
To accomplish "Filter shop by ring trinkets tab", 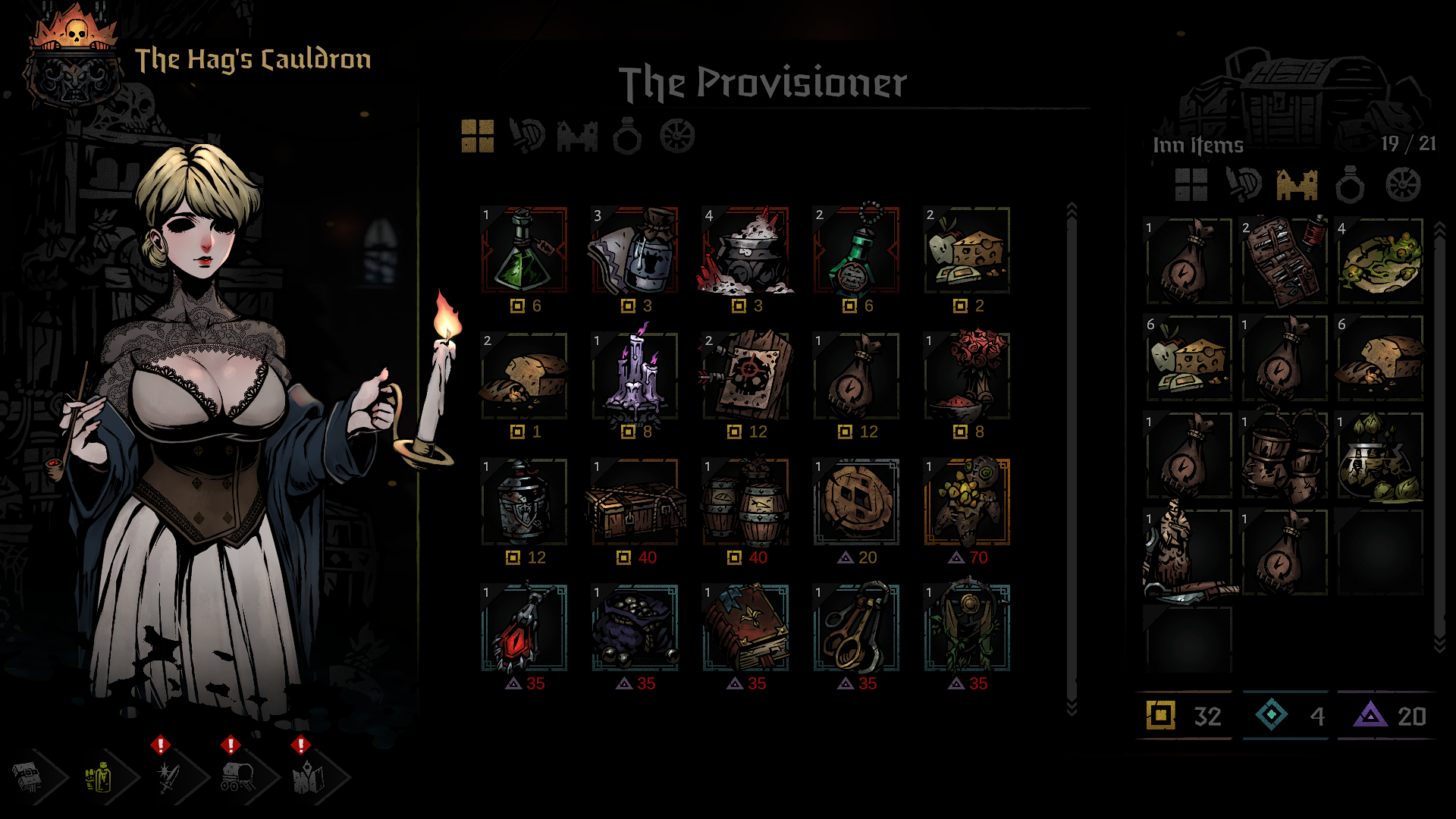I will tap(627, 136).
